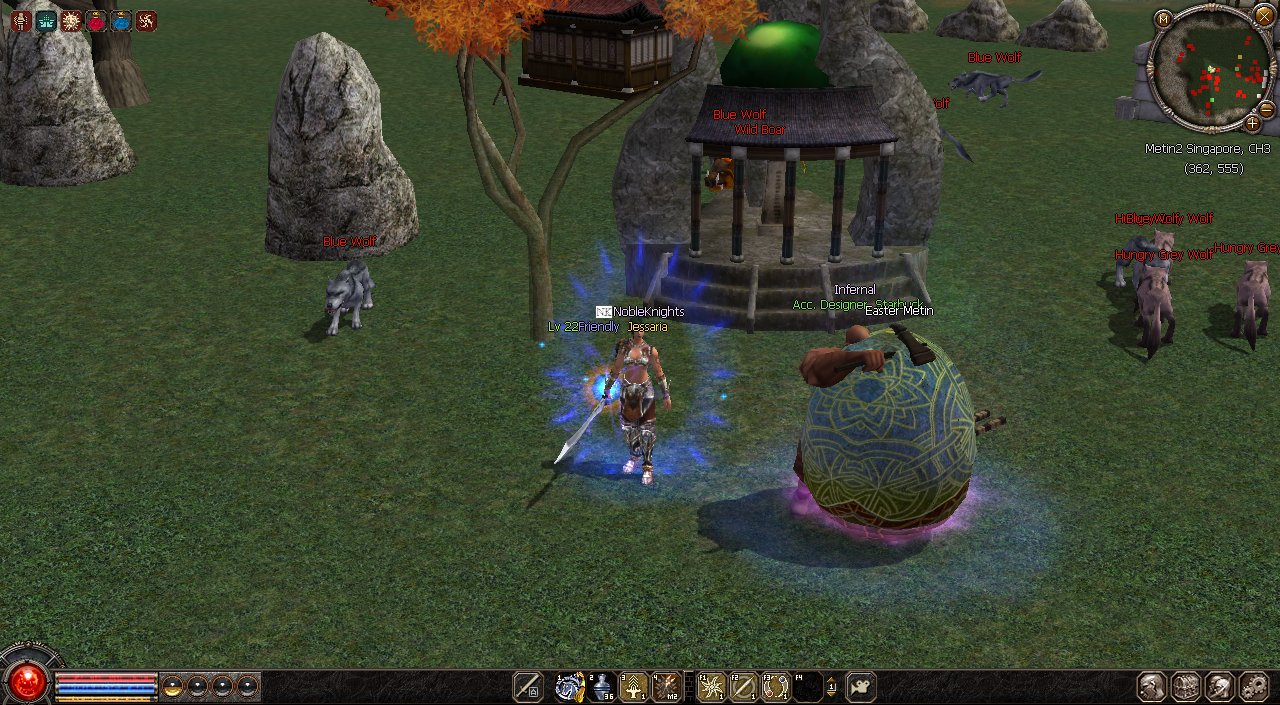The height and width of the screenshot is (705, 1280).
Task: Open the system options button
Action: tap(1253, 687)
